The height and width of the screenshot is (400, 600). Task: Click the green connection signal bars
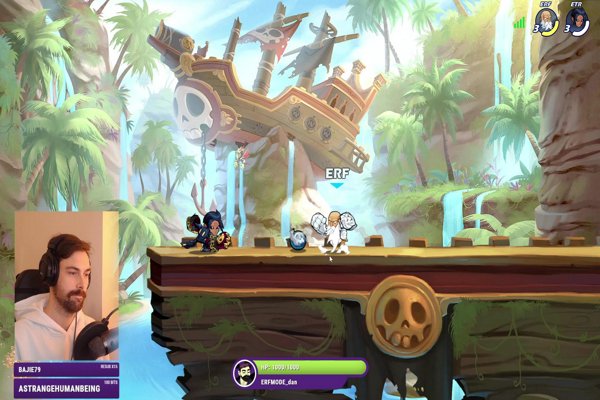520,20
